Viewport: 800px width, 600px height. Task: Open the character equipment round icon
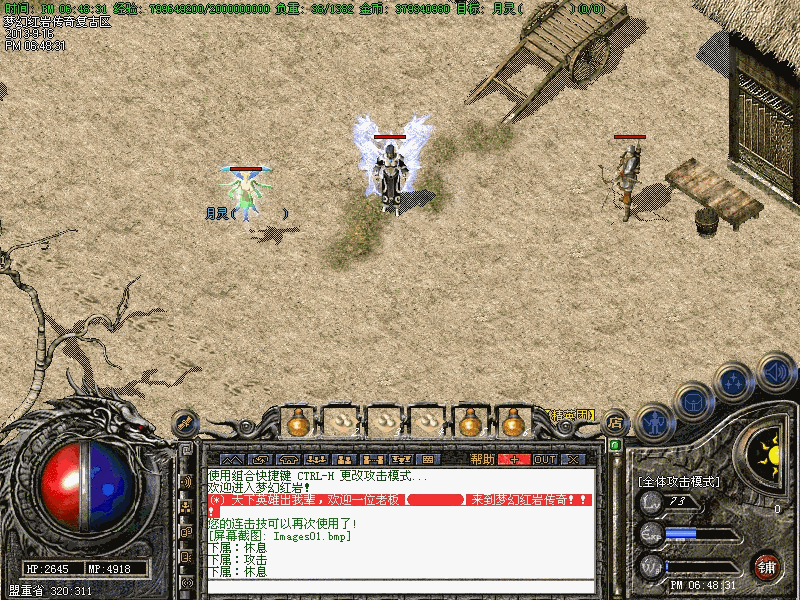(655, 420)
